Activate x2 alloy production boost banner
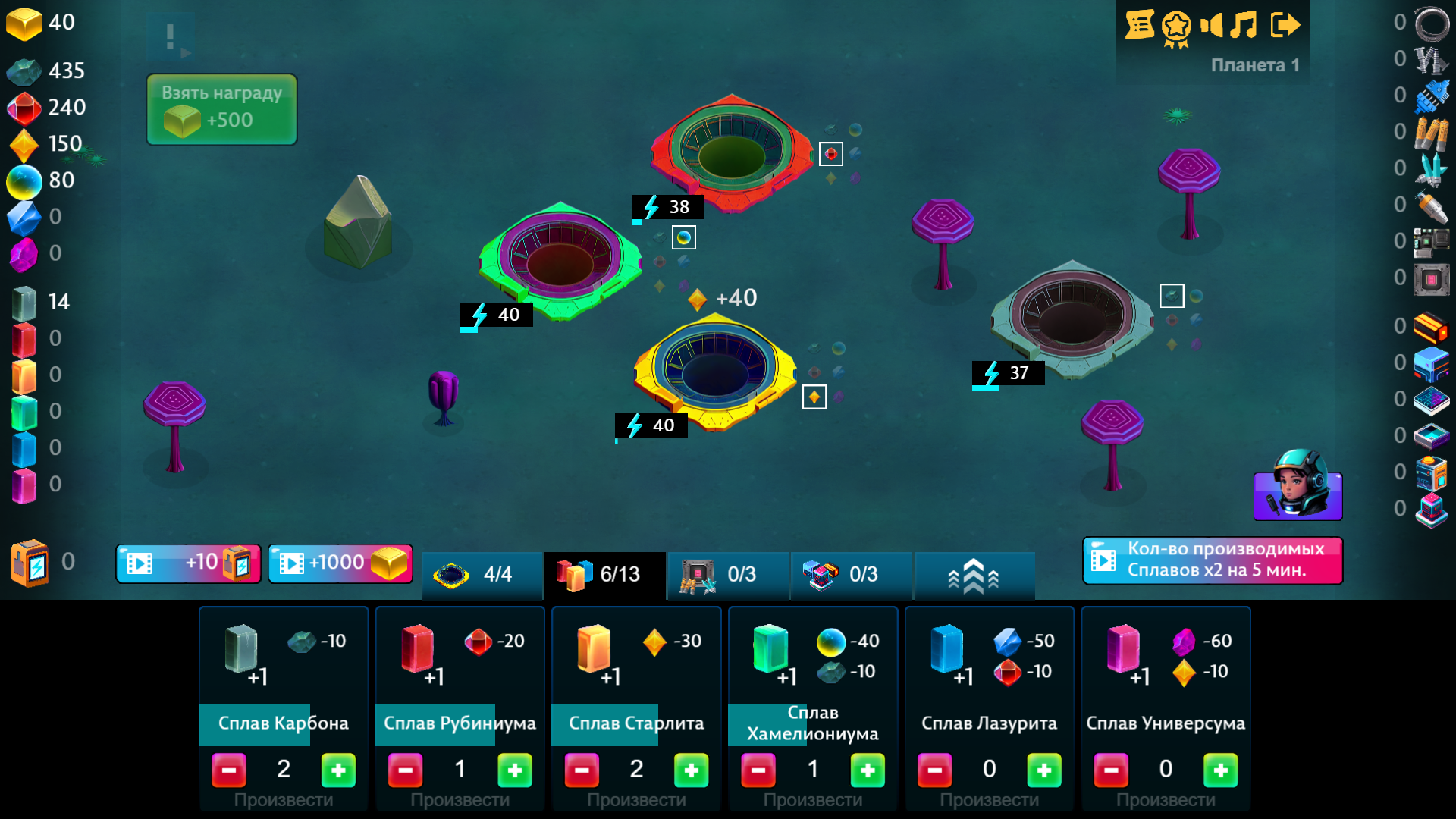The height and width of the screenshot is (819, 1456). coord(1212,560)
